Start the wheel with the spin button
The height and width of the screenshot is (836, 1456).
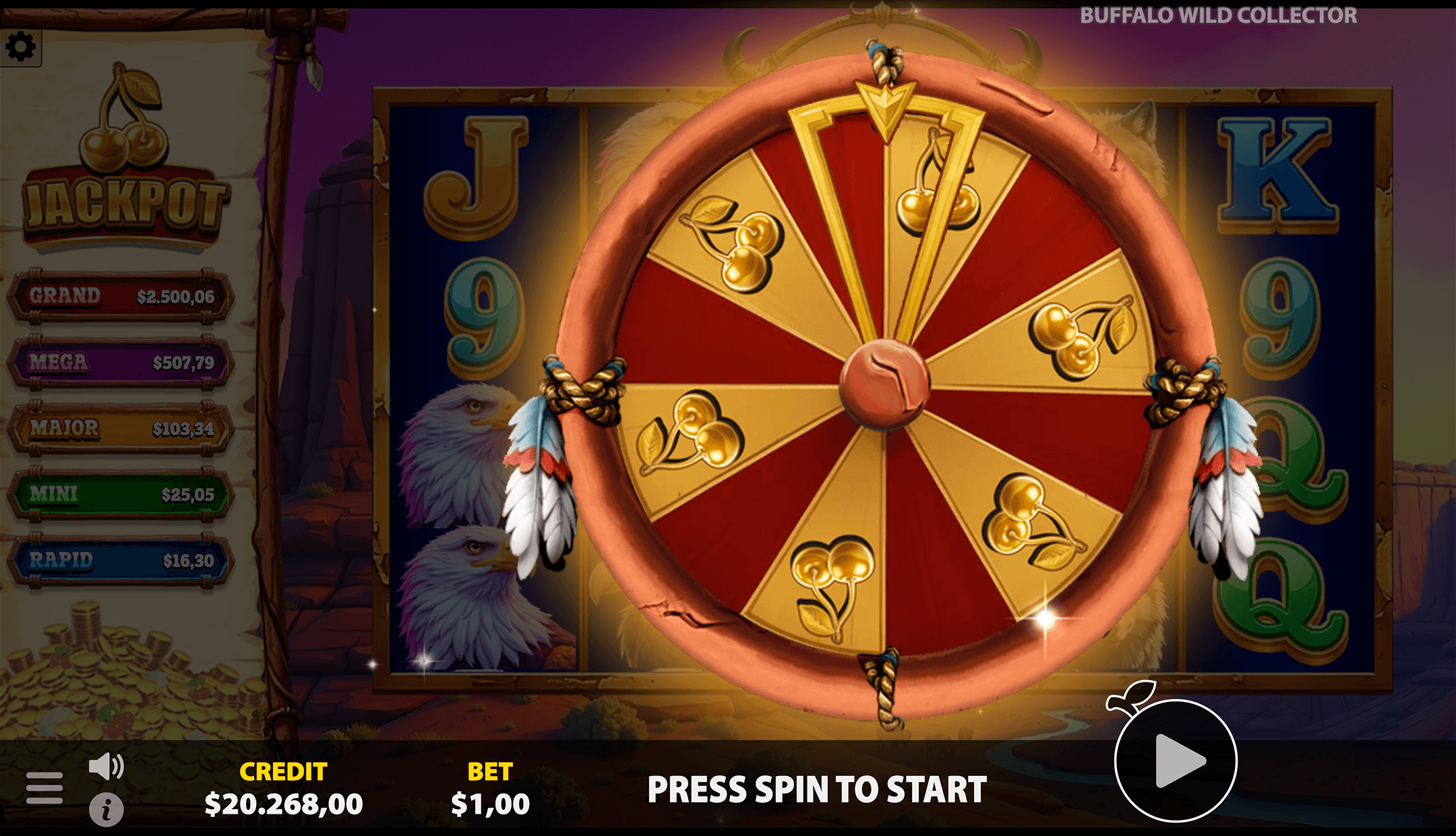pyautogui.click(x=1176, y=761)
